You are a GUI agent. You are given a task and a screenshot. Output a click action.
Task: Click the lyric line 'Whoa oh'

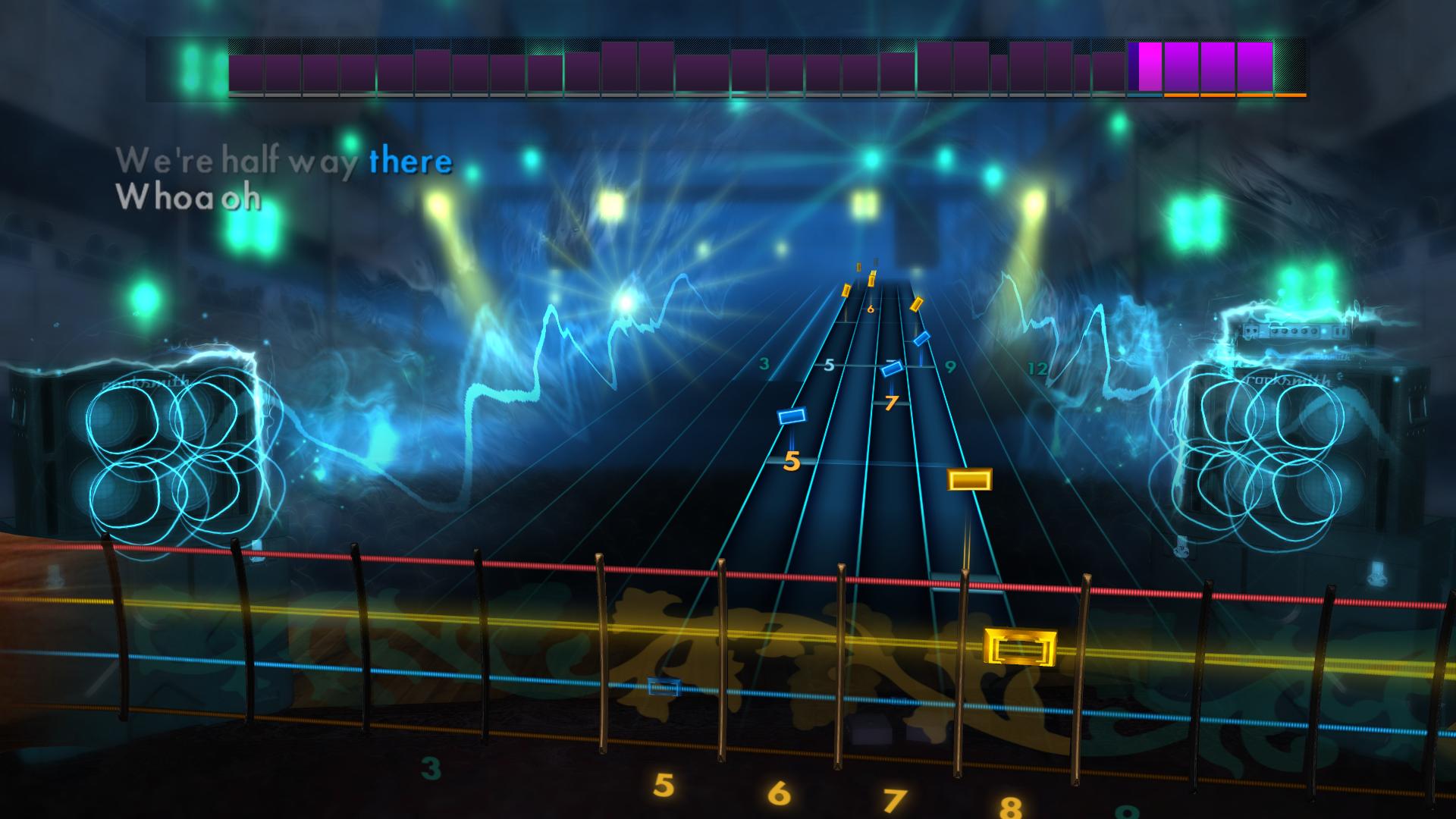pyautogui.click(x=190, y=199)
